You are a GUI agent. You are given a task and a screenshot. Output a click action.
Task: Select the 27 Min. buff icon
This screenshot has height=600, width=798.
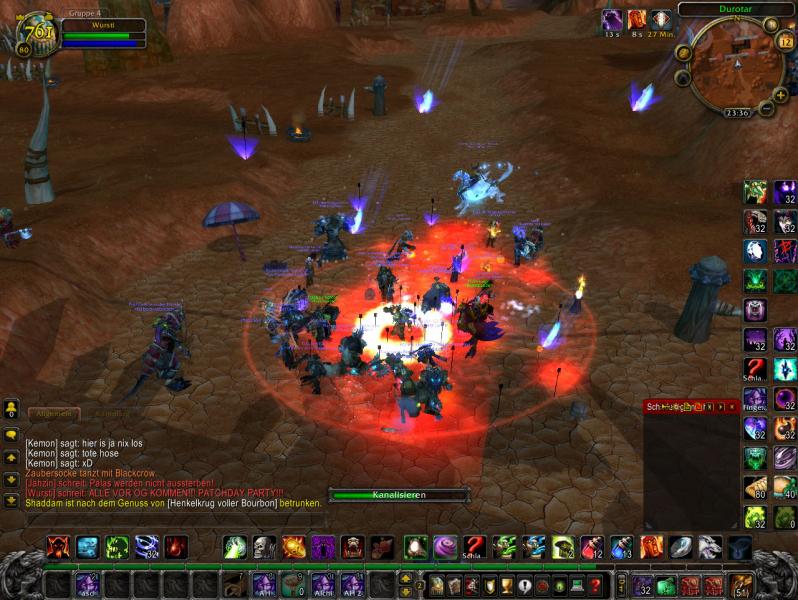tap(661, 19)
